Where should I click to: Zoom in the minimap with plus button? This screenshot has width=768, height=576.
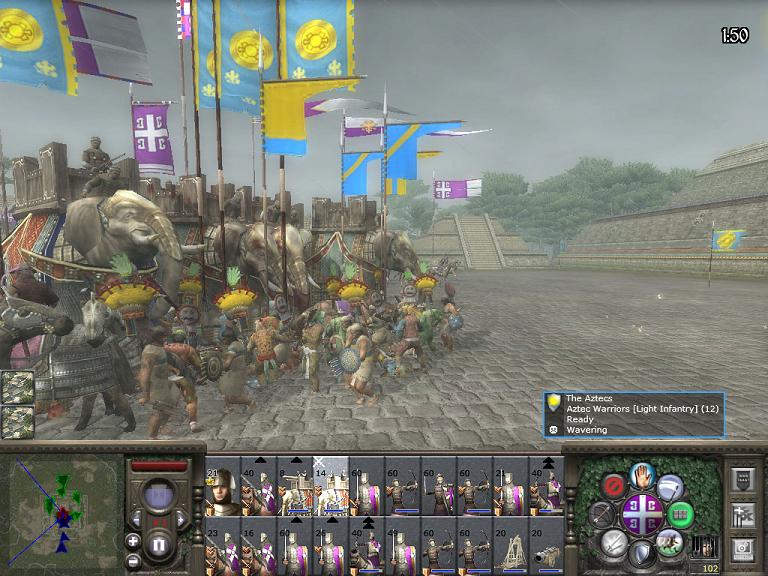click(133, 541)
